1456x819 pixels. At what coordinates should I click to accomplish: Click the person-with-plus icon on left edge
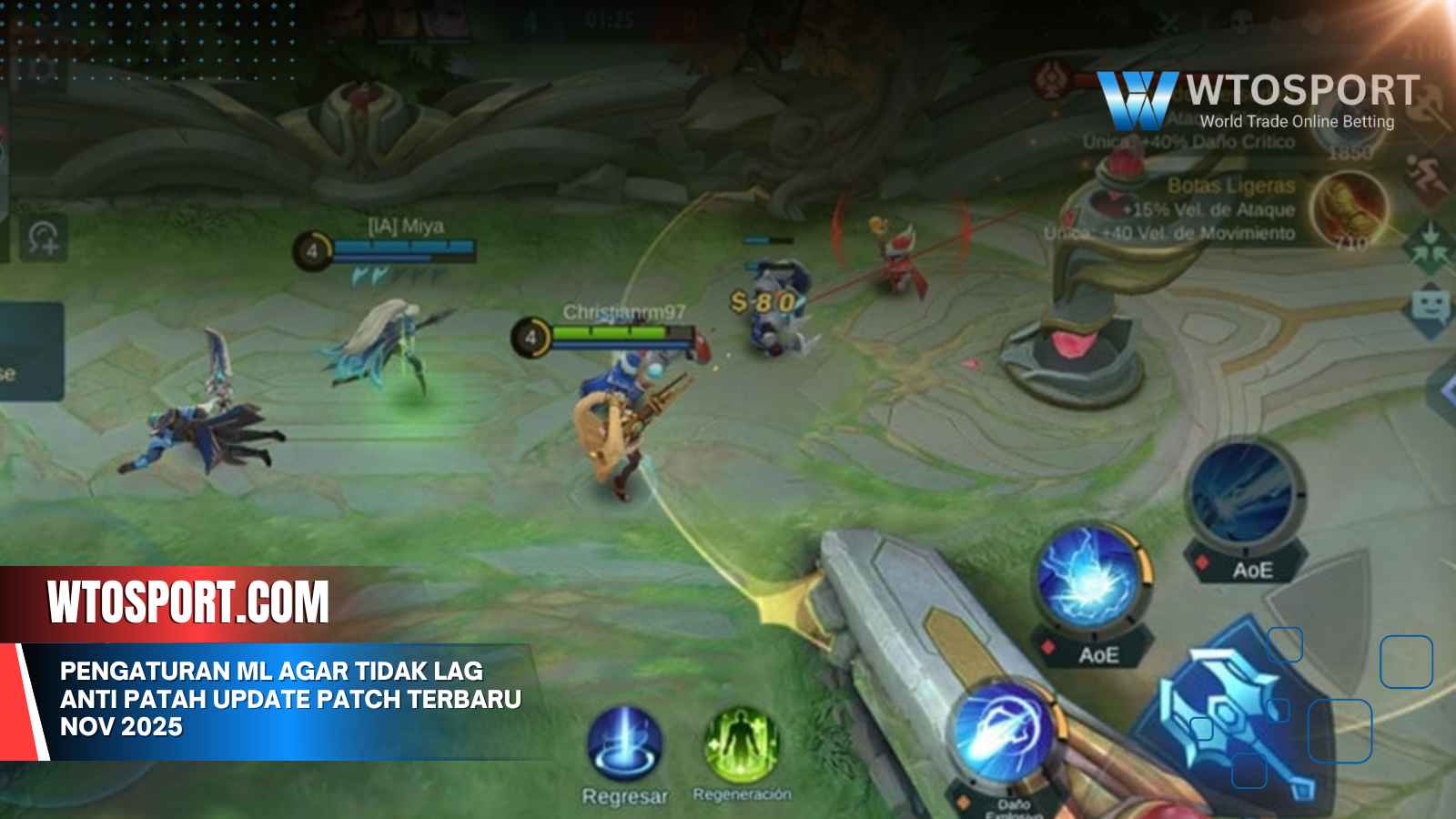coord(44,238)
